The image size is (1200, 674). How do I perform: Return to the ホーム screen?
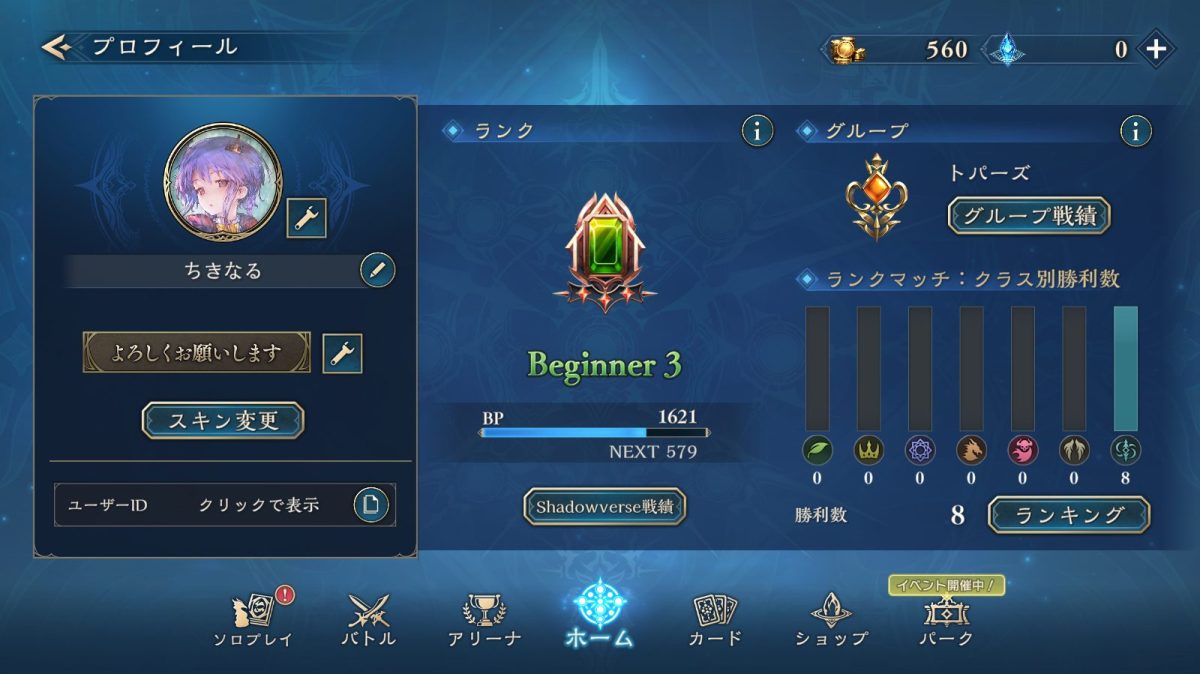pos(600,615)
